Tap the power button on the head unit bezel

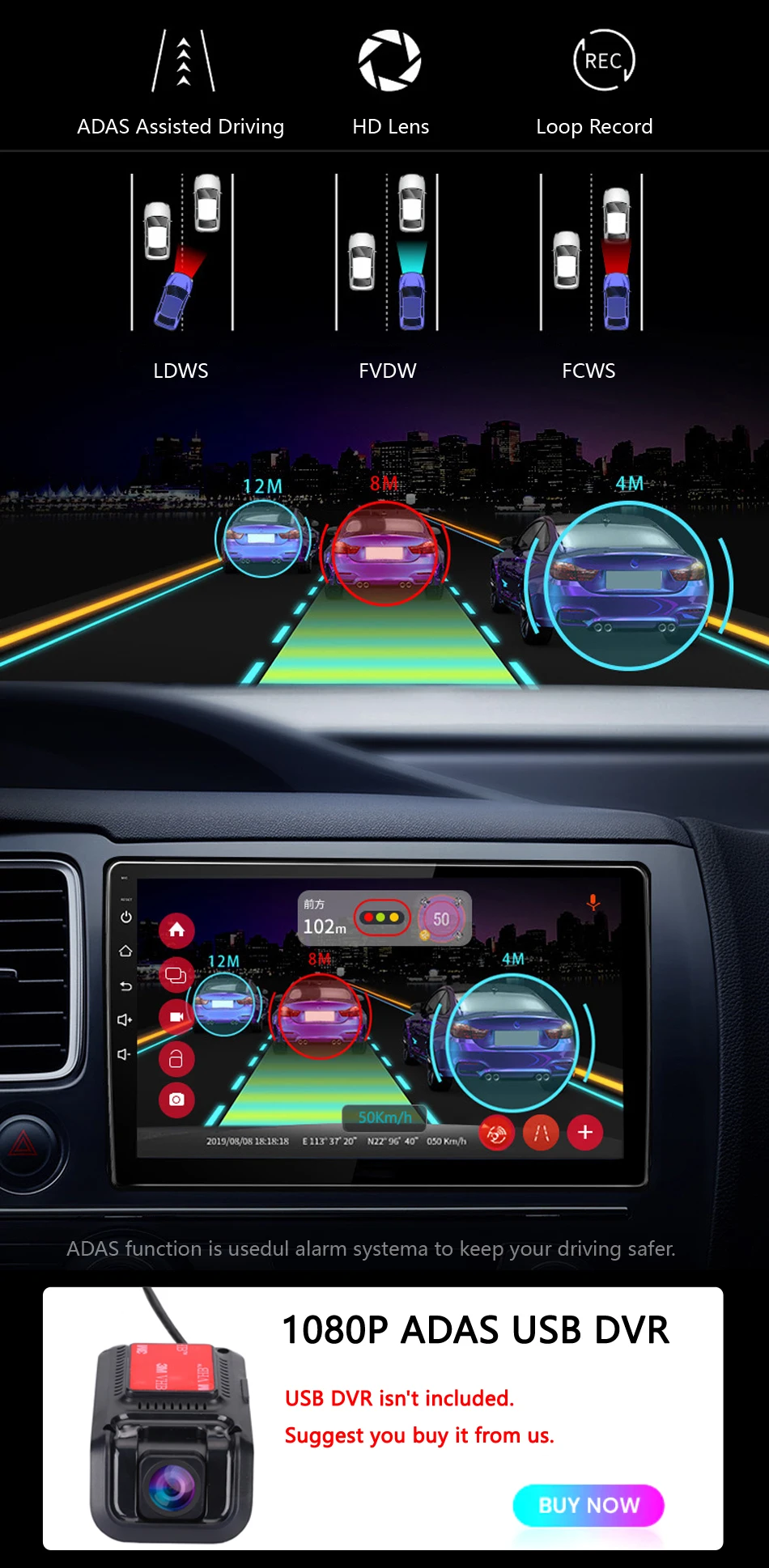click(x=125, y=917)
